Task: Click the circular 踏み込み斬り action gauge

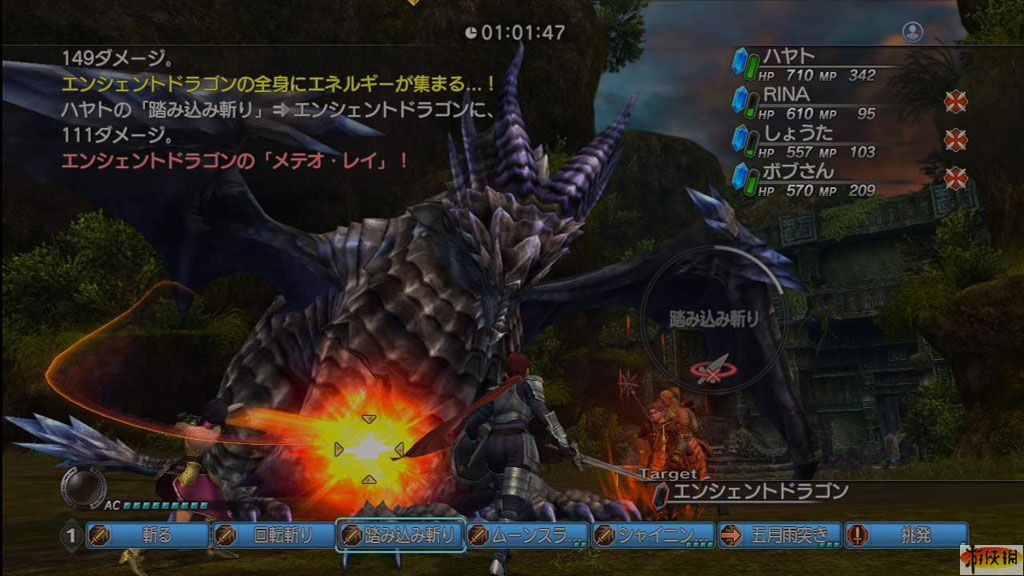Action: coord(714,320)
